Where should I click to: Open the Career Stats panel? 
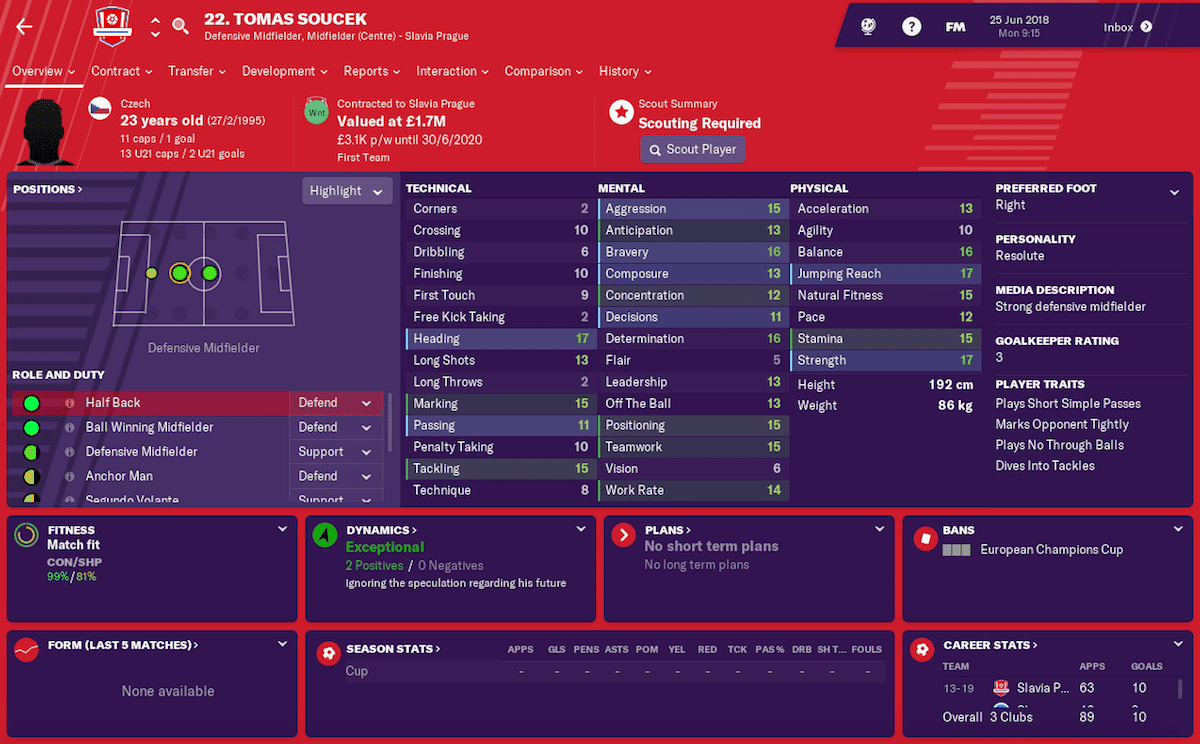click(990, 645)
